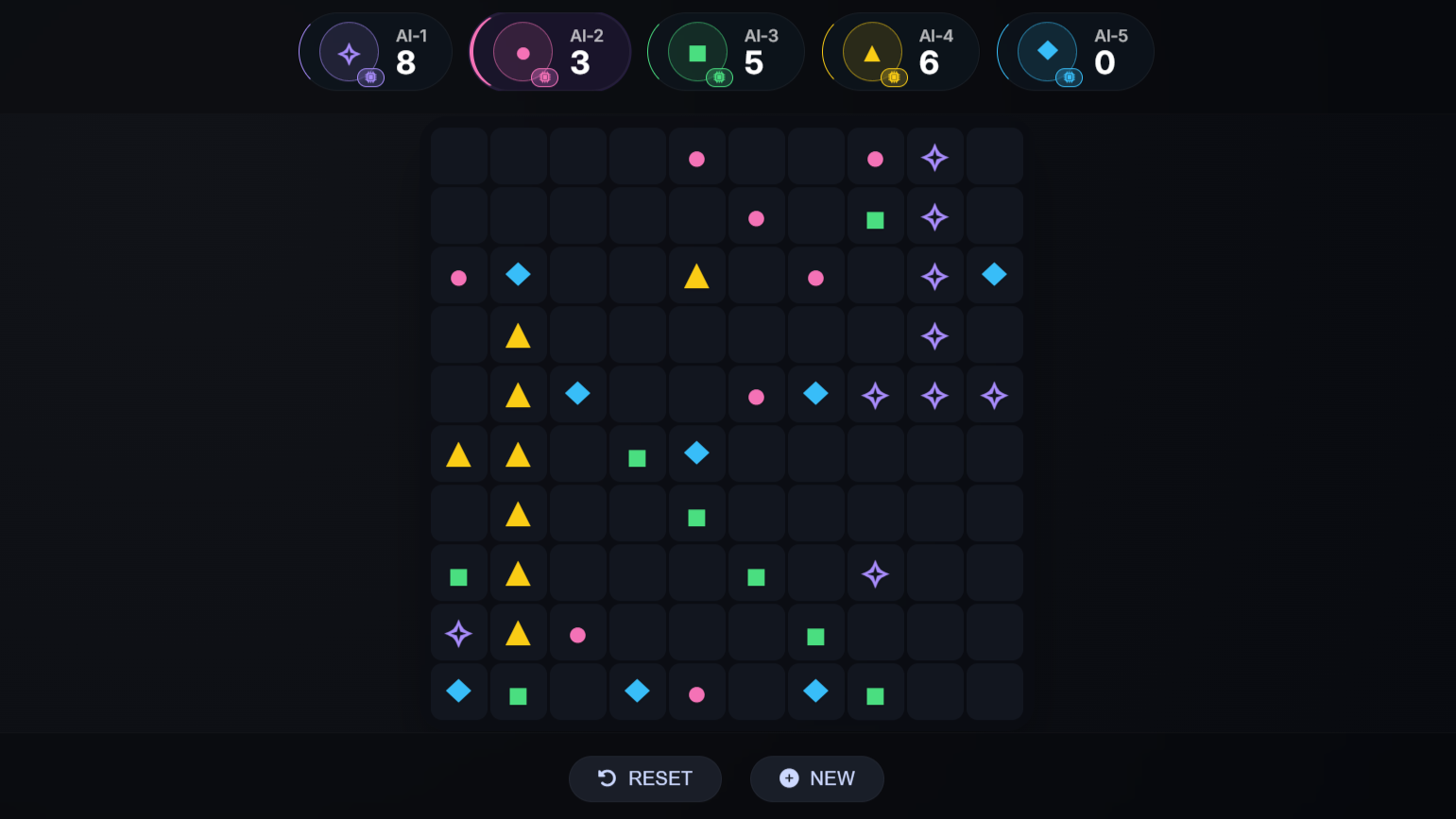
Task: Click the CPU chip badge under AI-5
Action: [x=1069, y=77]
